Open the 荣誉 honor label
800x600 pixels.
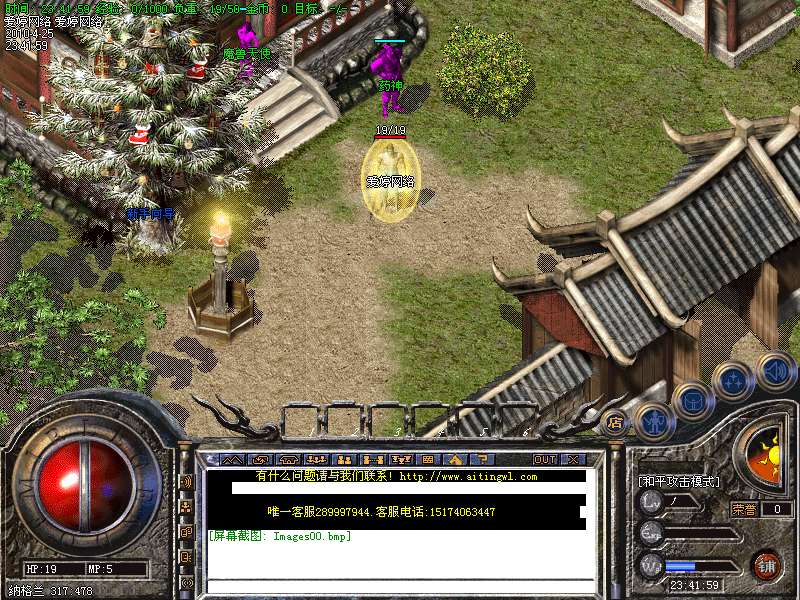tap(743, 509)
